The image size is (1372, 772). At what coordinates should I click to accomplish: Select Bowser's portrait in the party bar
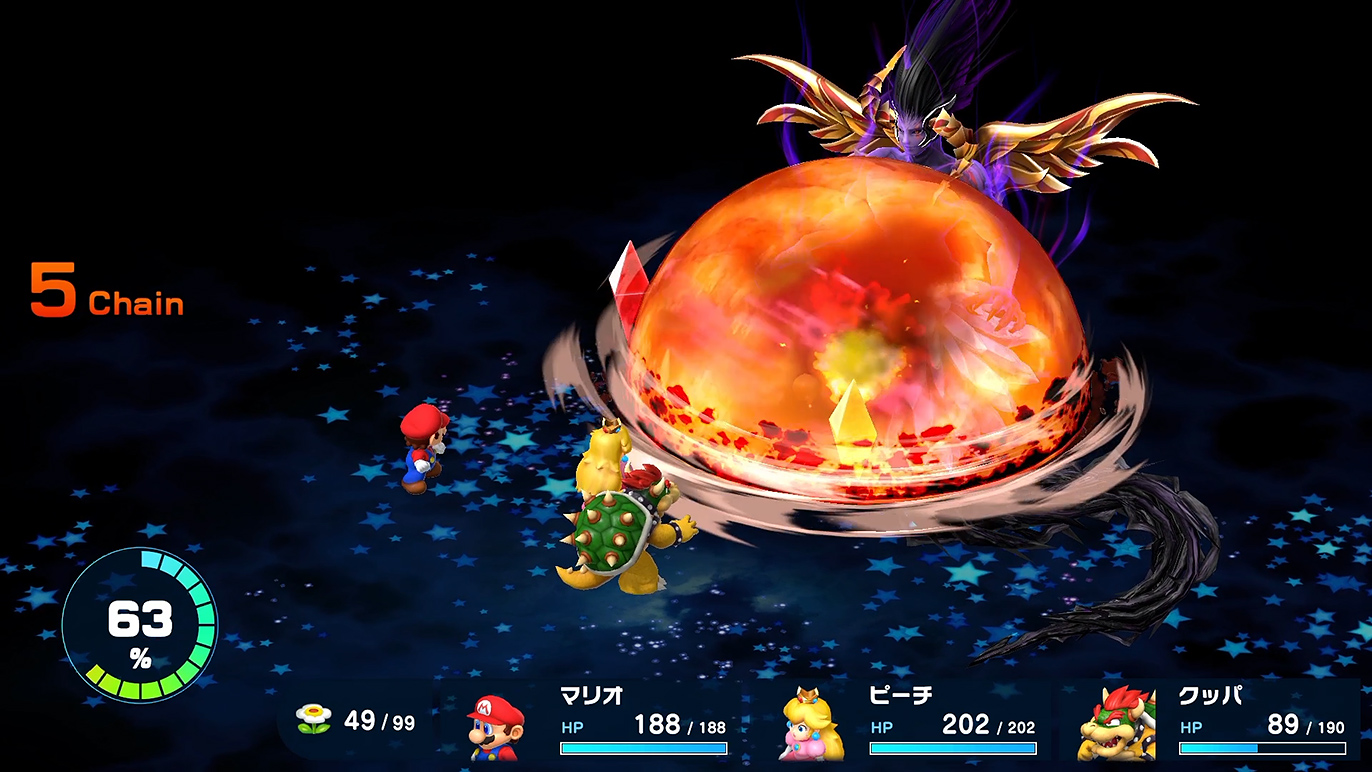coord(1116,724)
